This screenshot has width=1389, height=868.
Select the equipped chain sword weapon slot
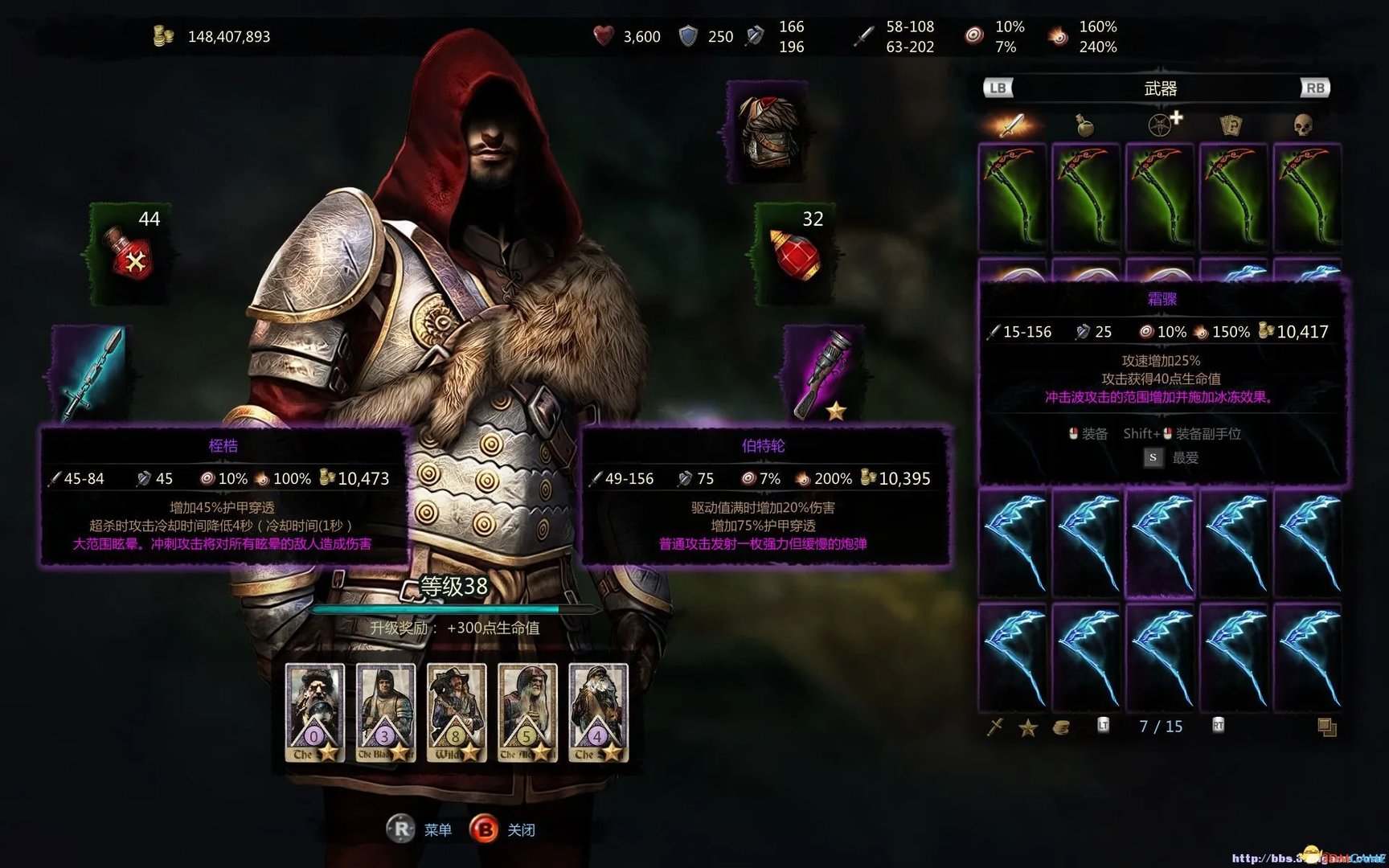click(x=91, y=373)
